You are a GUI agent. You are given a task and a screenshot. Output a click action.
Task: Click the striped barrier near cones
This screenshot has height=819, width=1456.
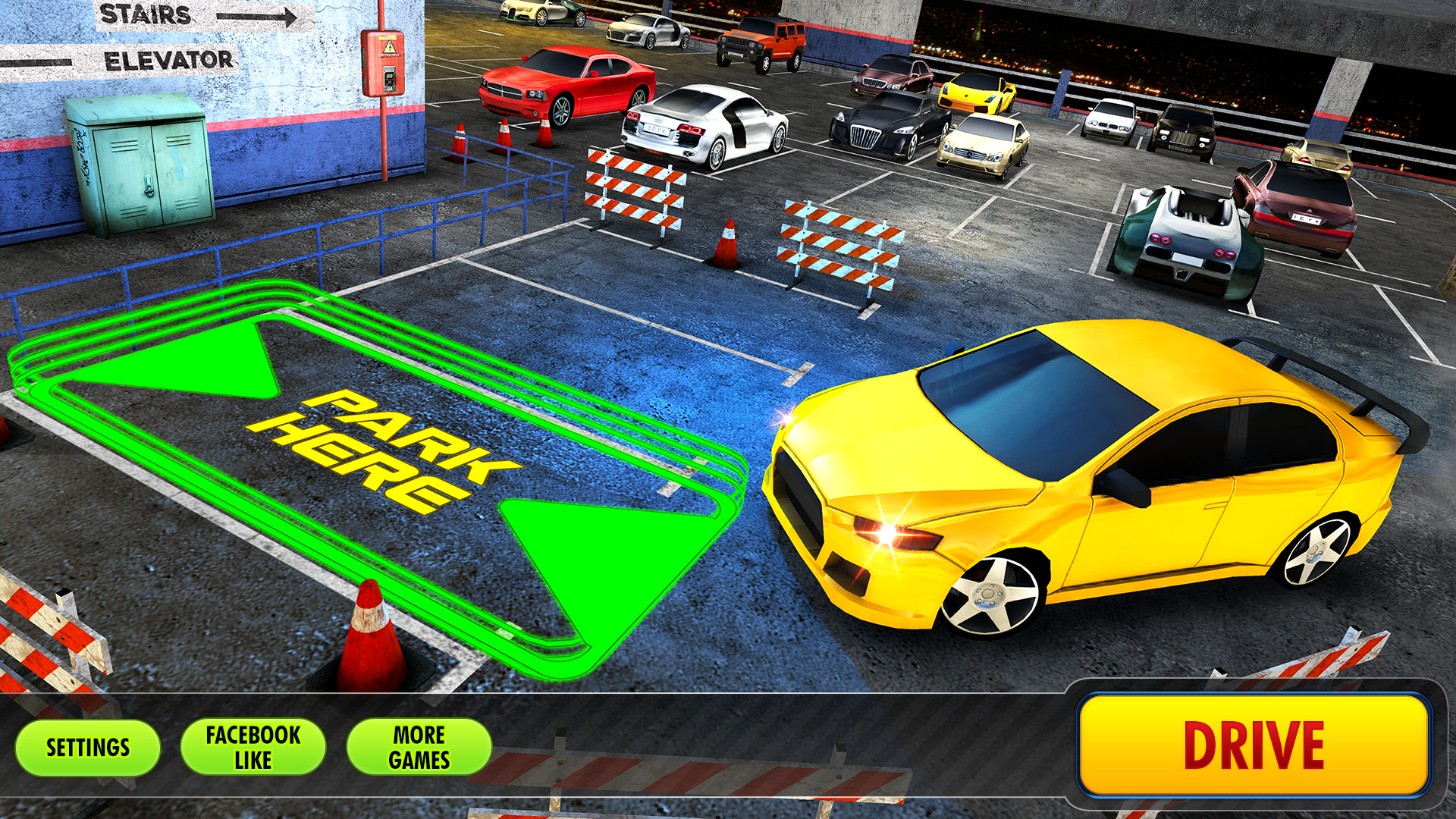point(635,190)
